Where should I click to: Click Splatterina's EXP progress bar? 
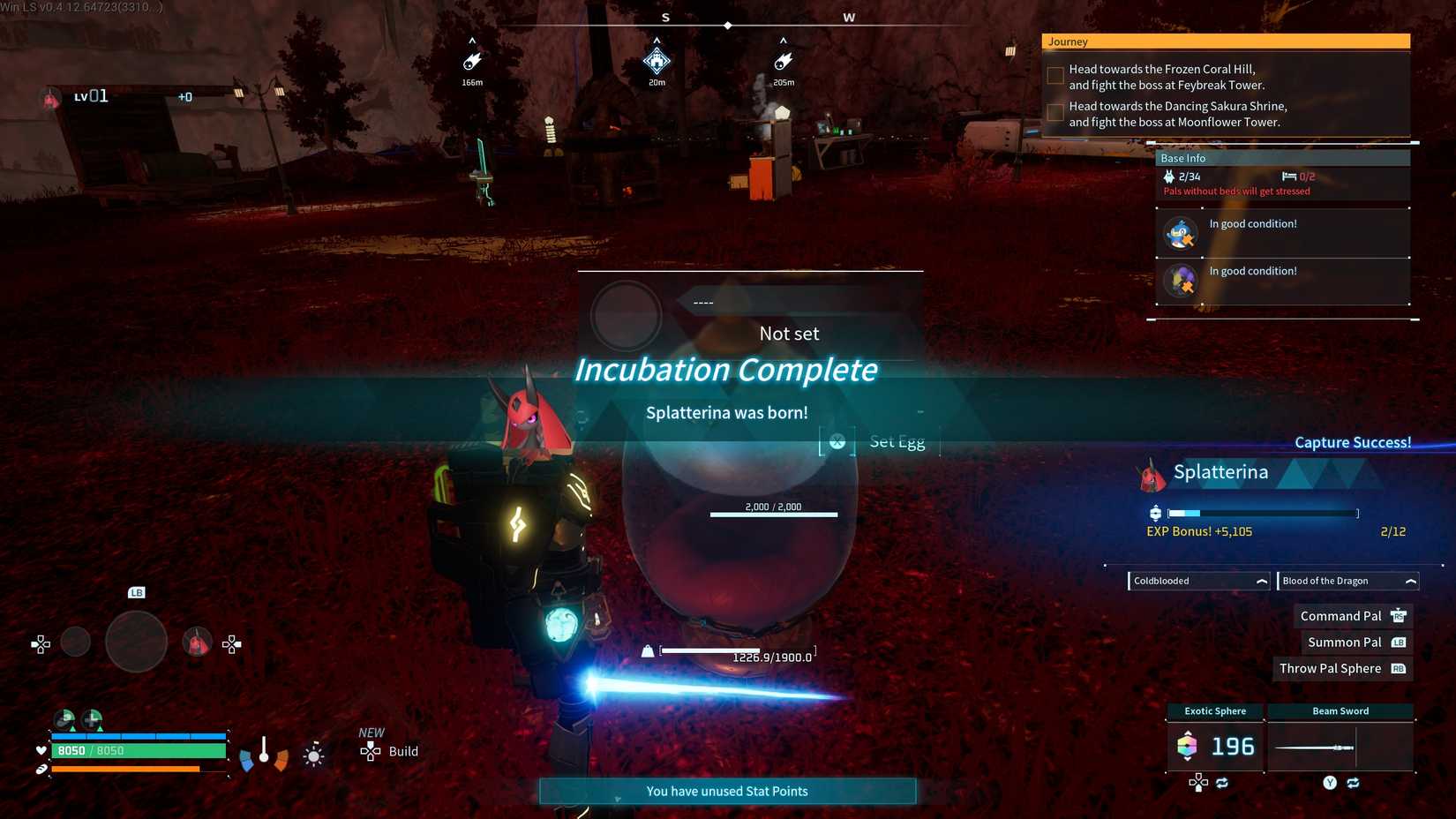1262,512
